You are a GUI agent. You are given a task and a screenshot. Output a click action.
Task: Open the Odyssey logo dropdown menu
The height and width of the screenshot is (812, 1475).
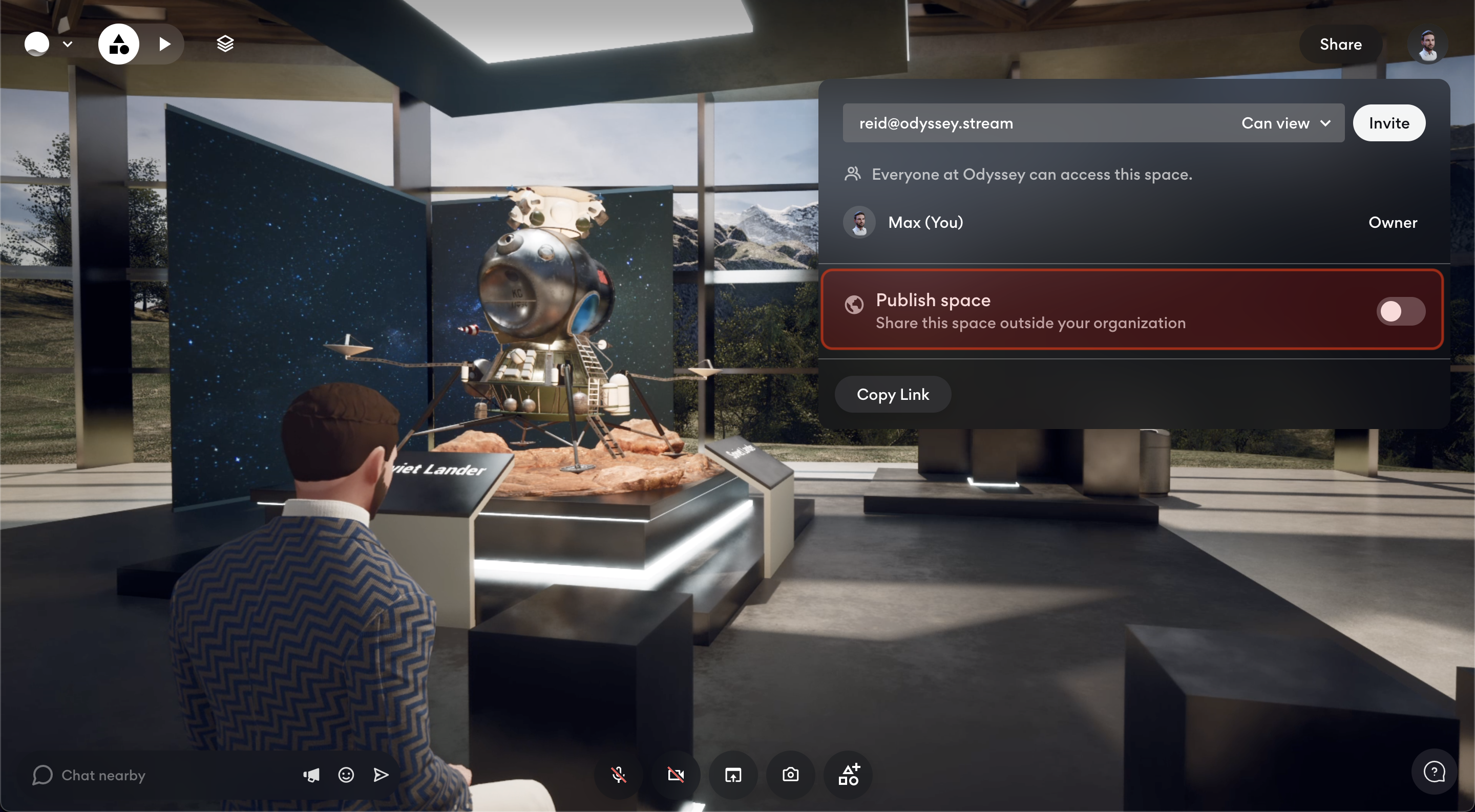point(48,44)
